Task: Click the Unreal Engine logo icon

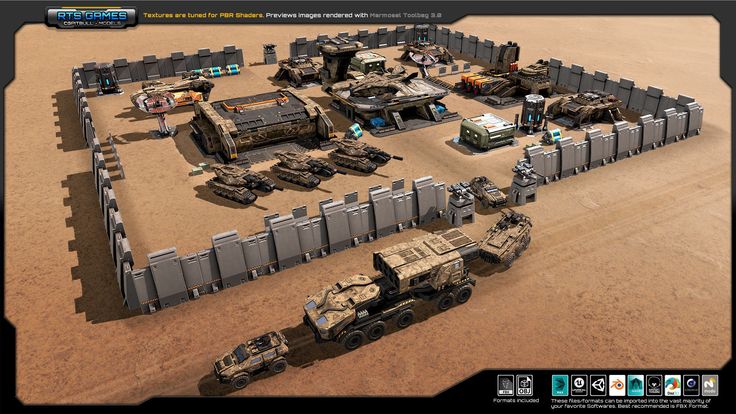Action: (579, 385)
